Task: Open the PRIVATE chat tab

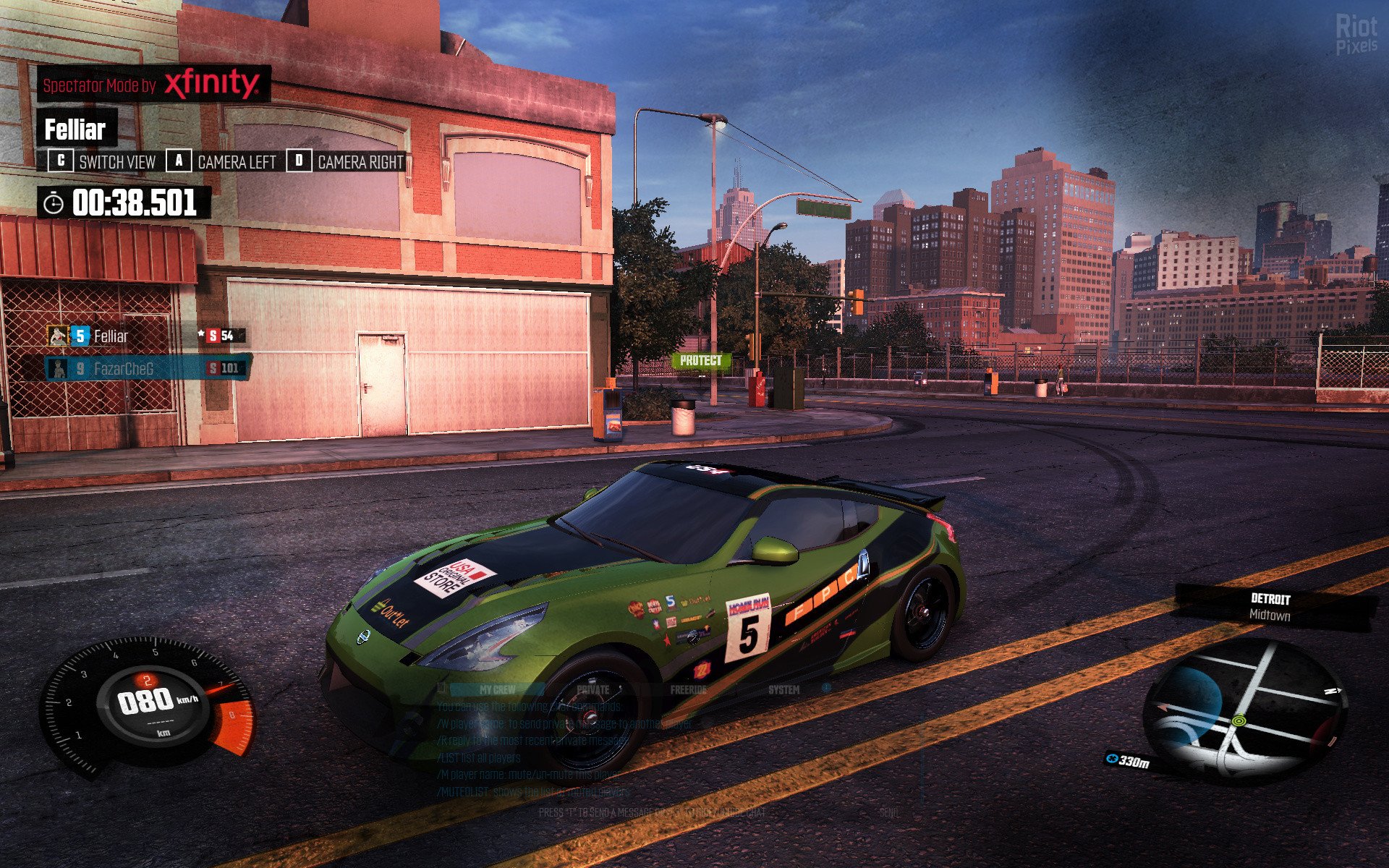Action: click(x=593, y=690)
